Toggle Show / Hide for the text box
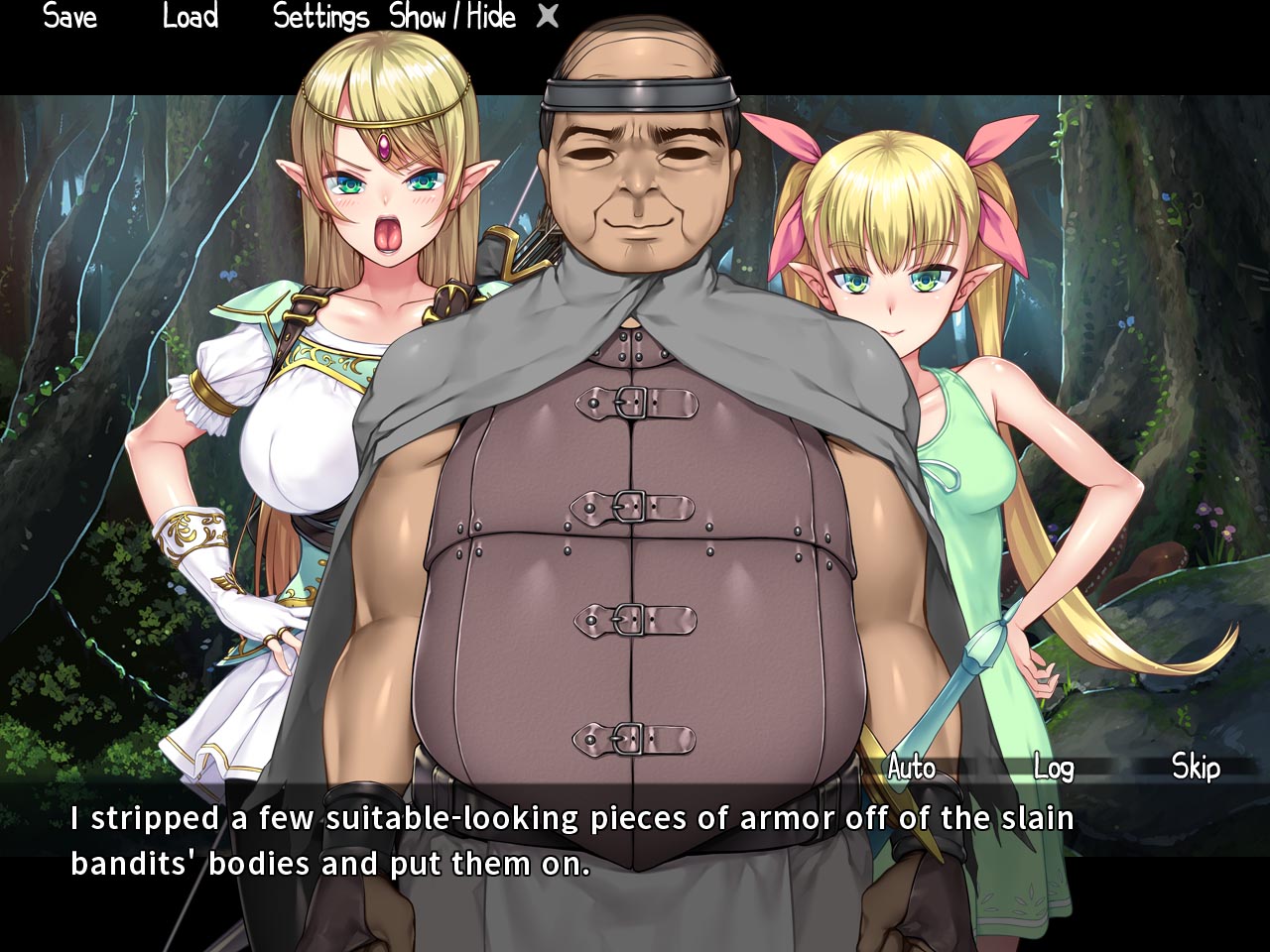Viewport: 1270px width, 952px height. click(452, 17)
